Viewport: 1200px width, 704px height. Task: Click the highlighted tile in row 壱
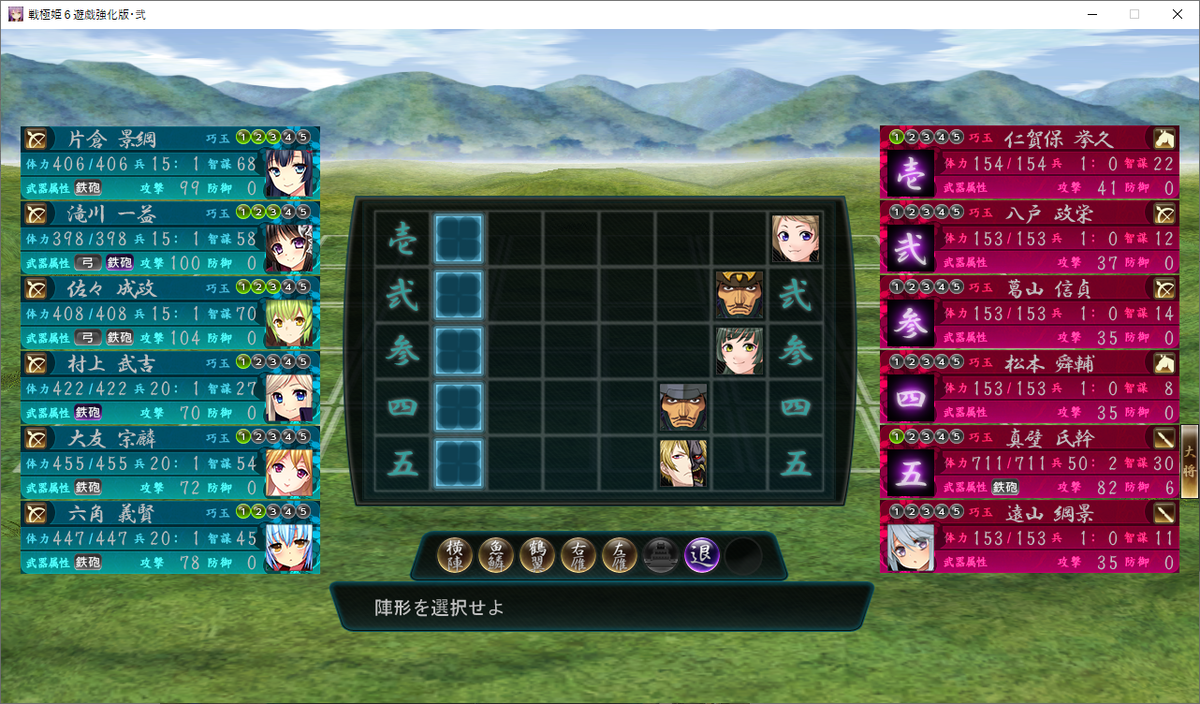[459, 239]
